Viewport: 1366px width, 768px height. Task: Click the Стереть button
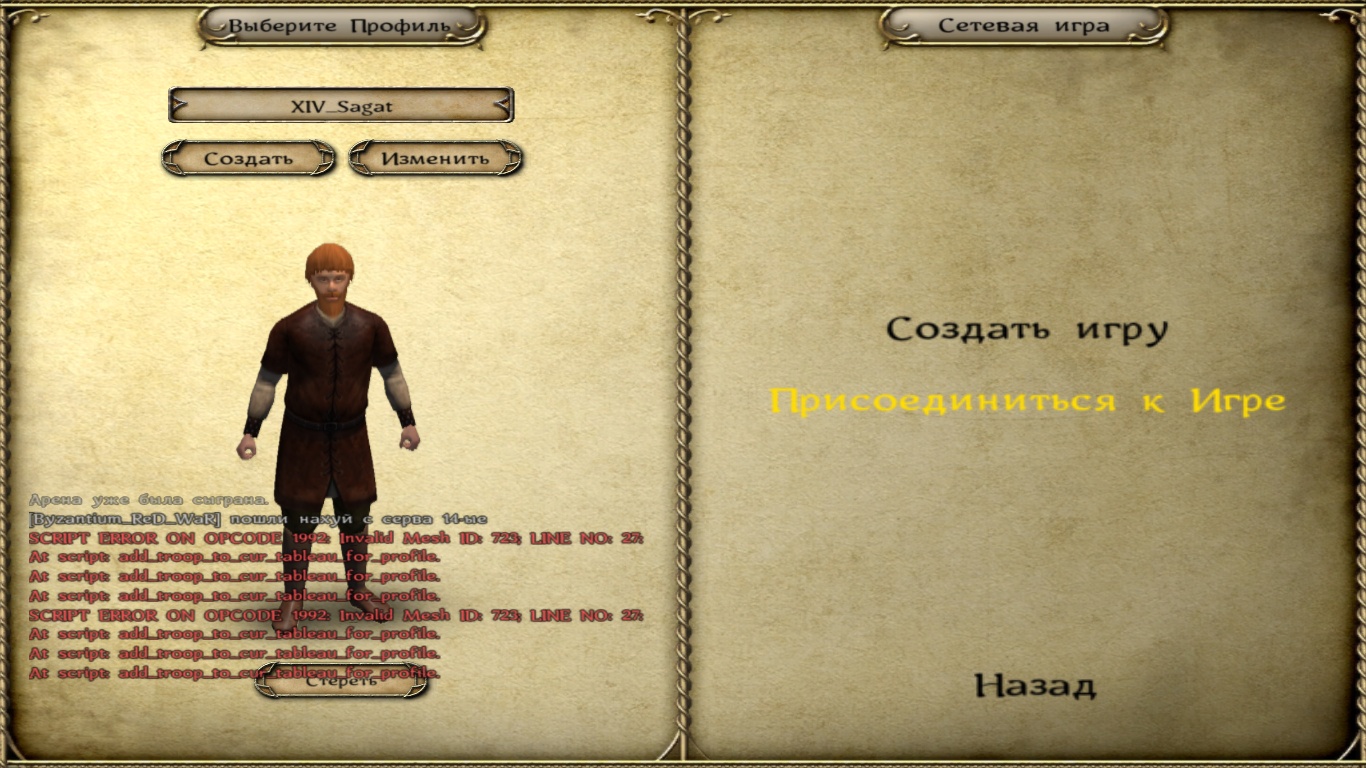341,682
